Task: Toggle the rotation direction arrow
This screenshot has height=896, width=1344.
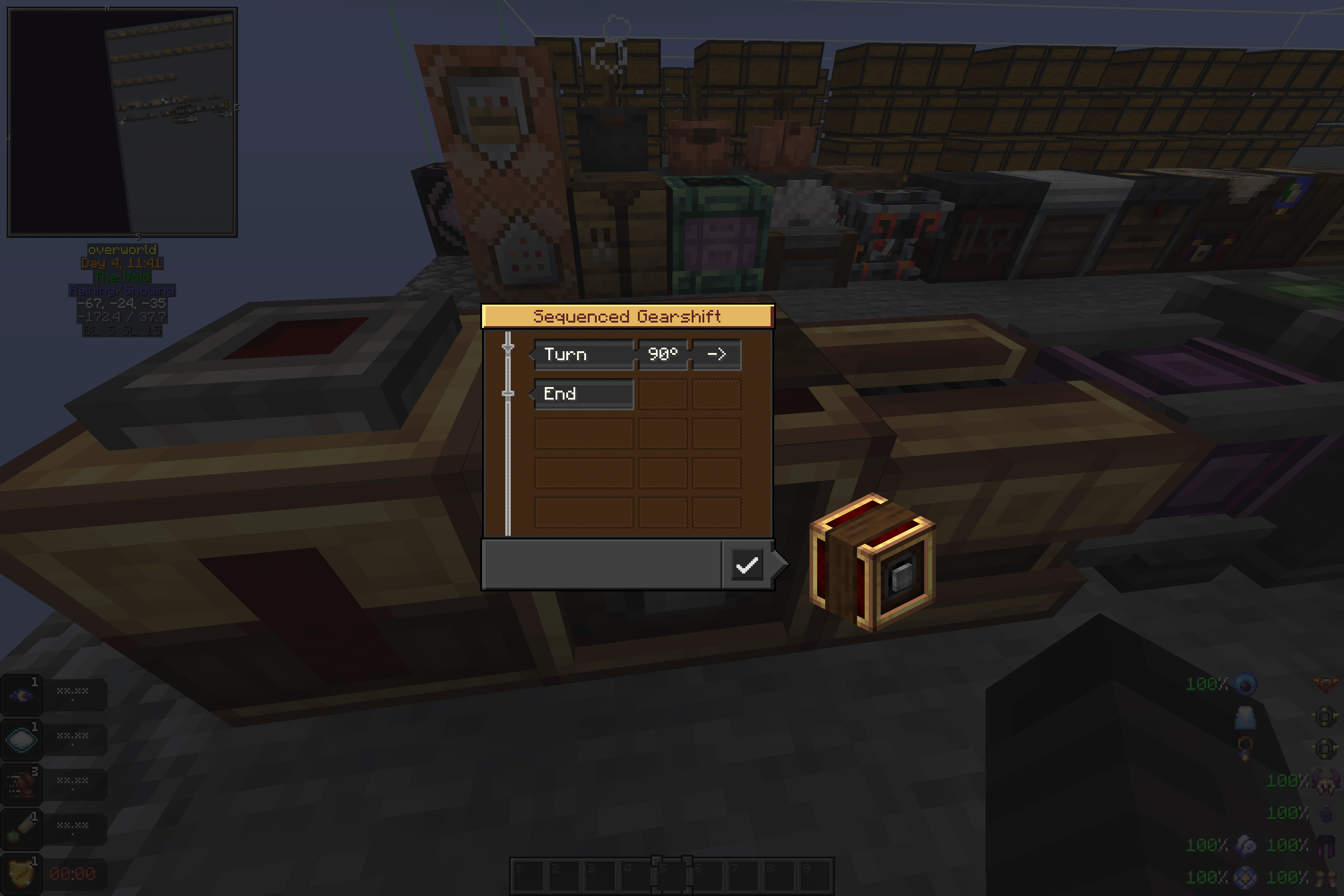Action: (x=716, y=354)
